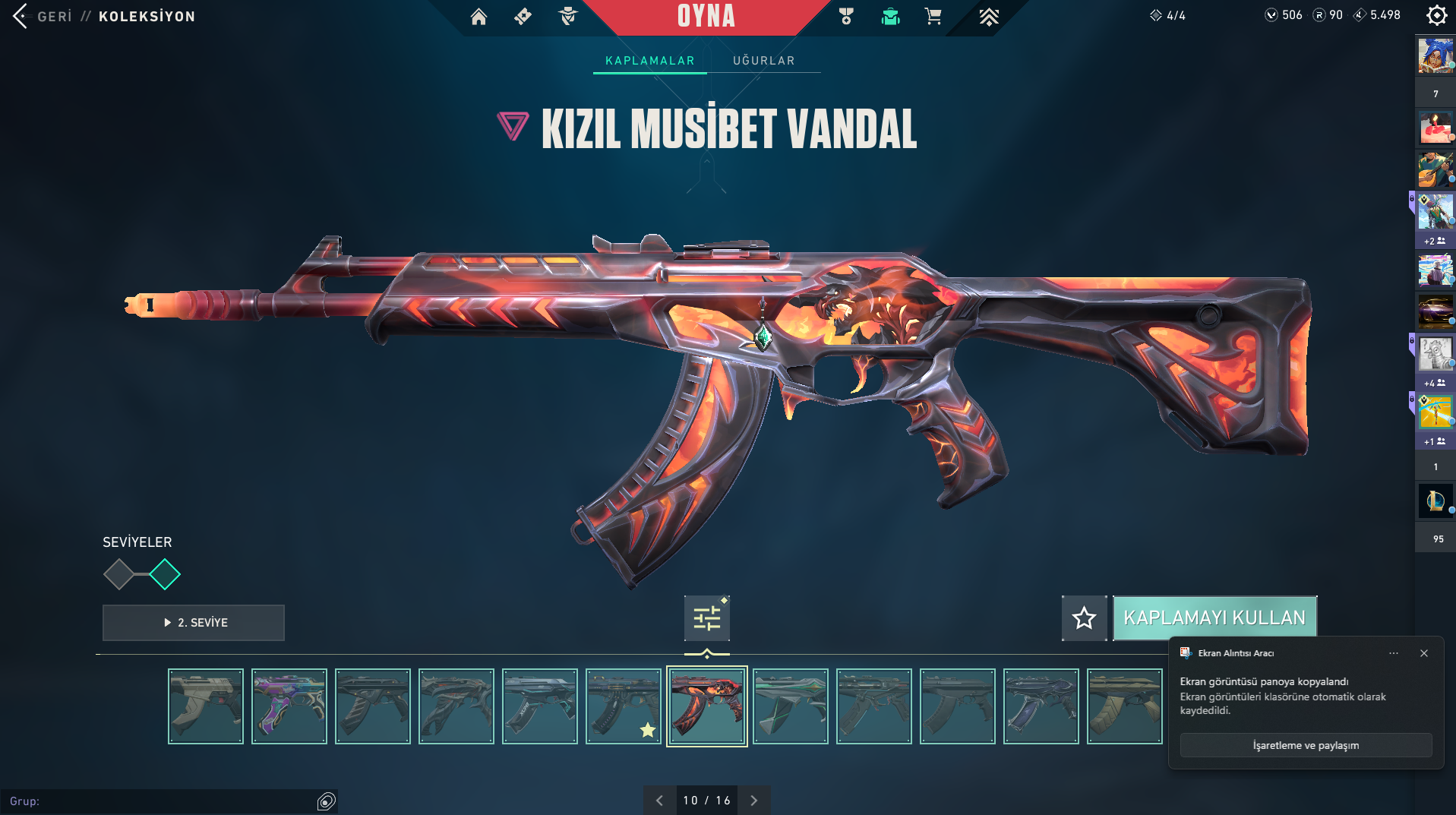Choose the purple Vandal skin thumbnail
This screenshot has height=815, width=1456.
tap(289, 706)
